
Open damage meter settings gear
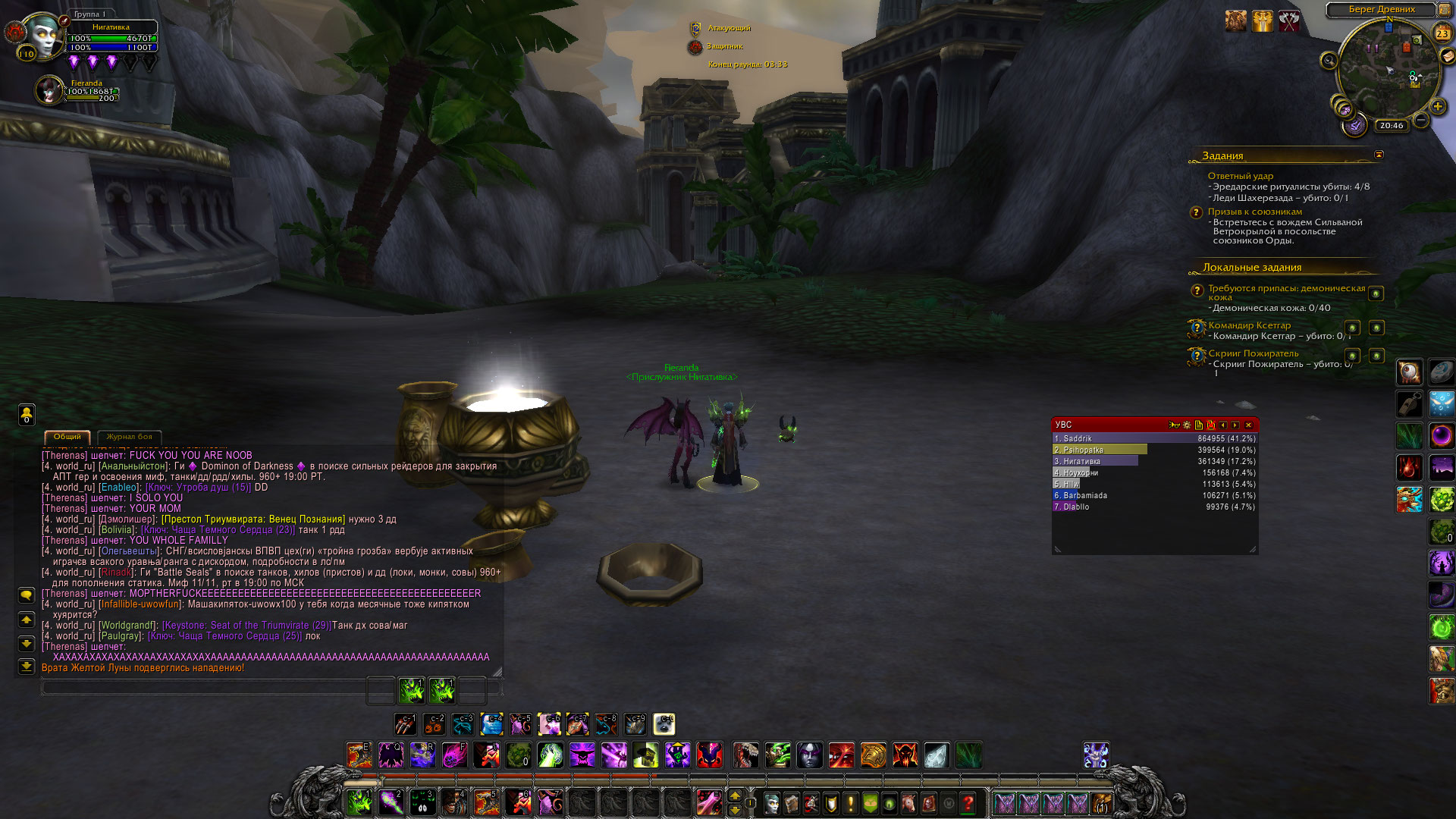[1187, 425]
